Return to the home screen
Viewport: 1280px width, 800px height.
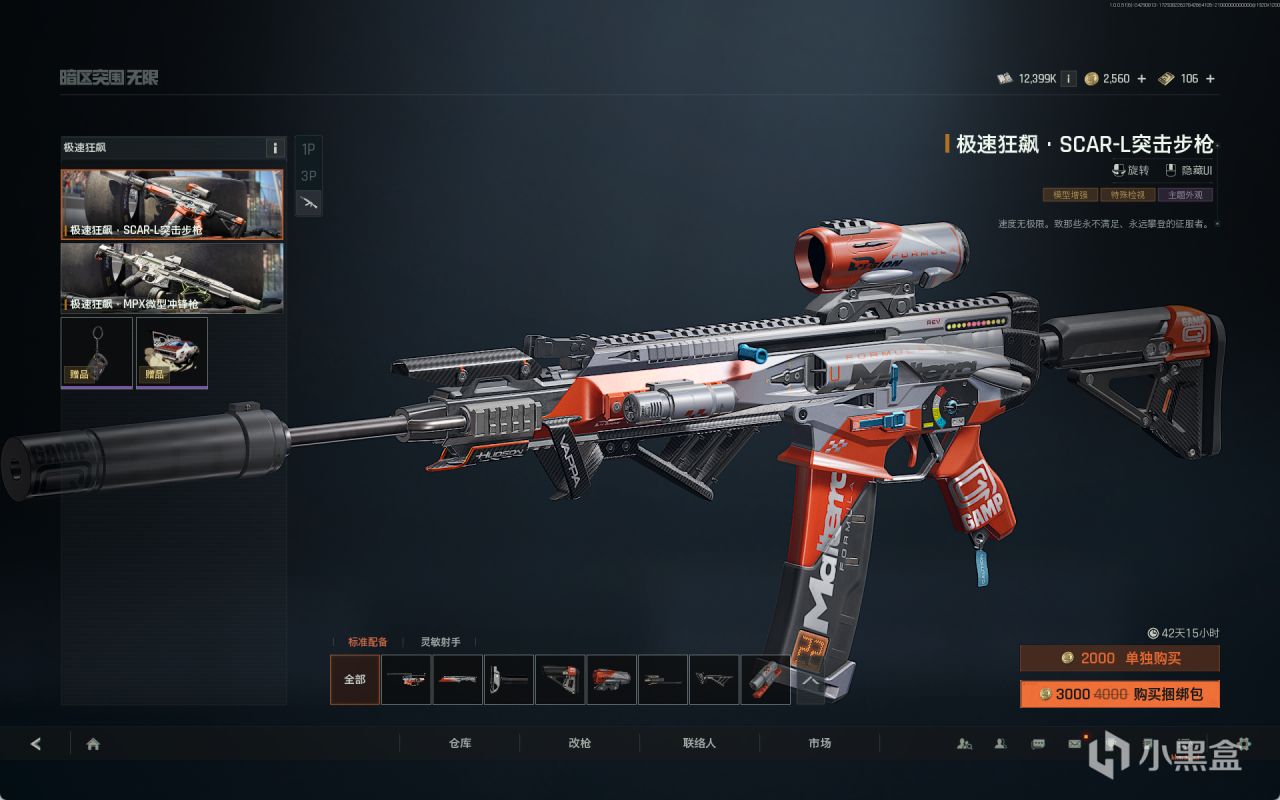pyautogui.click(x=93, y=743)
